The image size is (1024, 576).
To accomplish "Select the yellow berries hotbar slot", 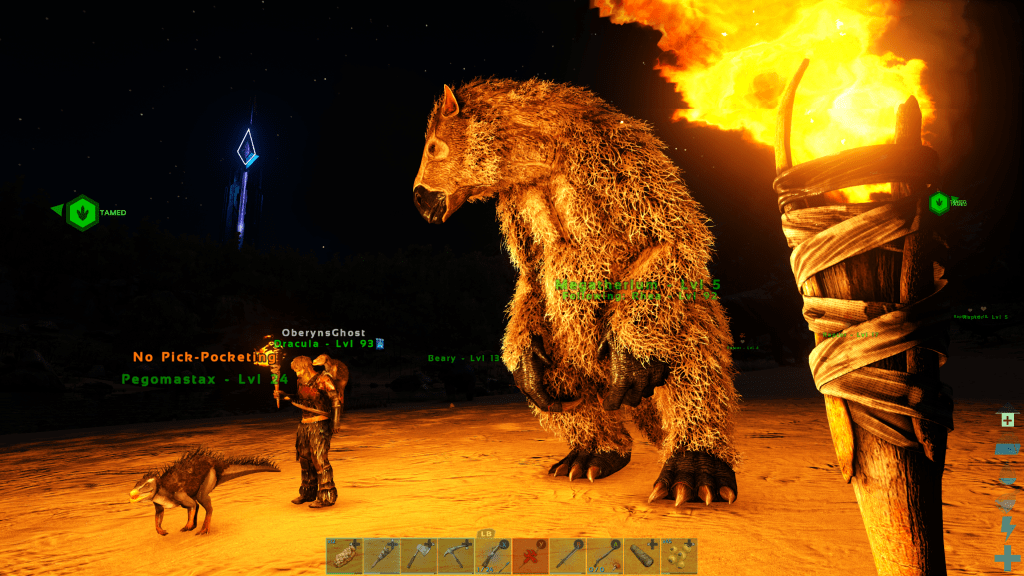I will pos(679,555).
